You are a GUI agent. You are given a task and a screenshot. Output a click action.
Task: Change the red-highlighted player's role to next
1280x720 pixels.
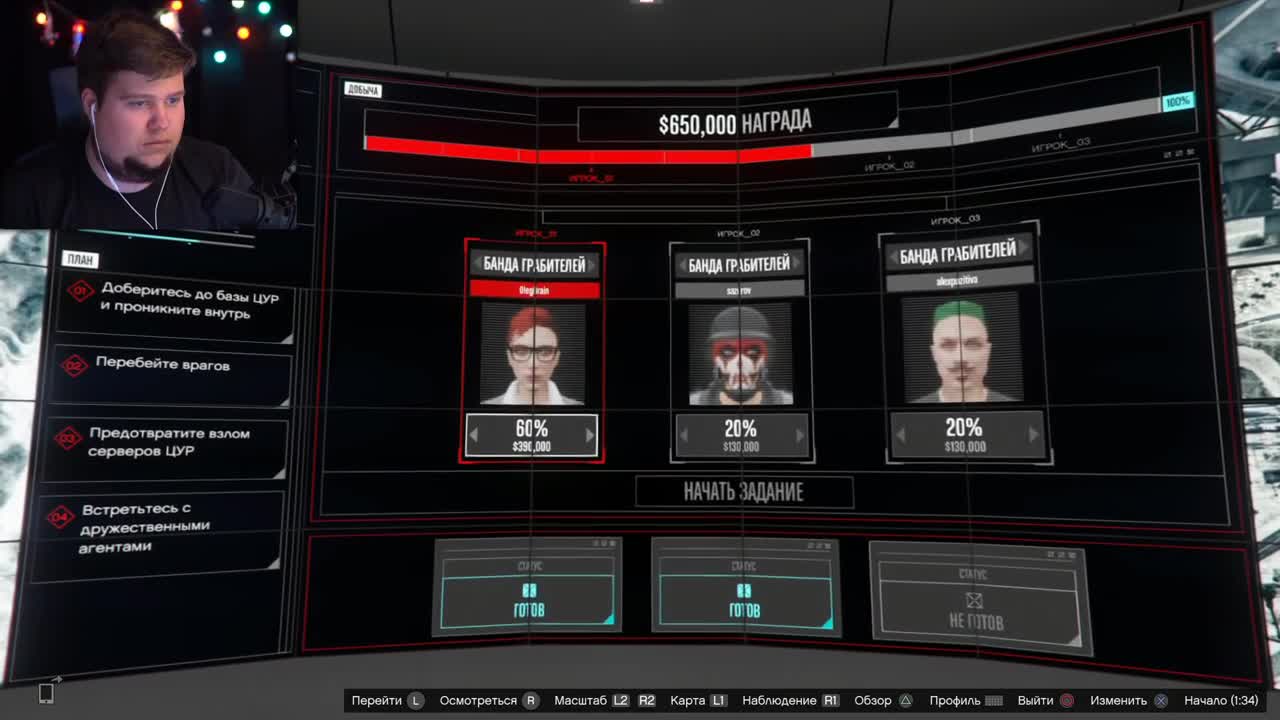pos(593,265)
